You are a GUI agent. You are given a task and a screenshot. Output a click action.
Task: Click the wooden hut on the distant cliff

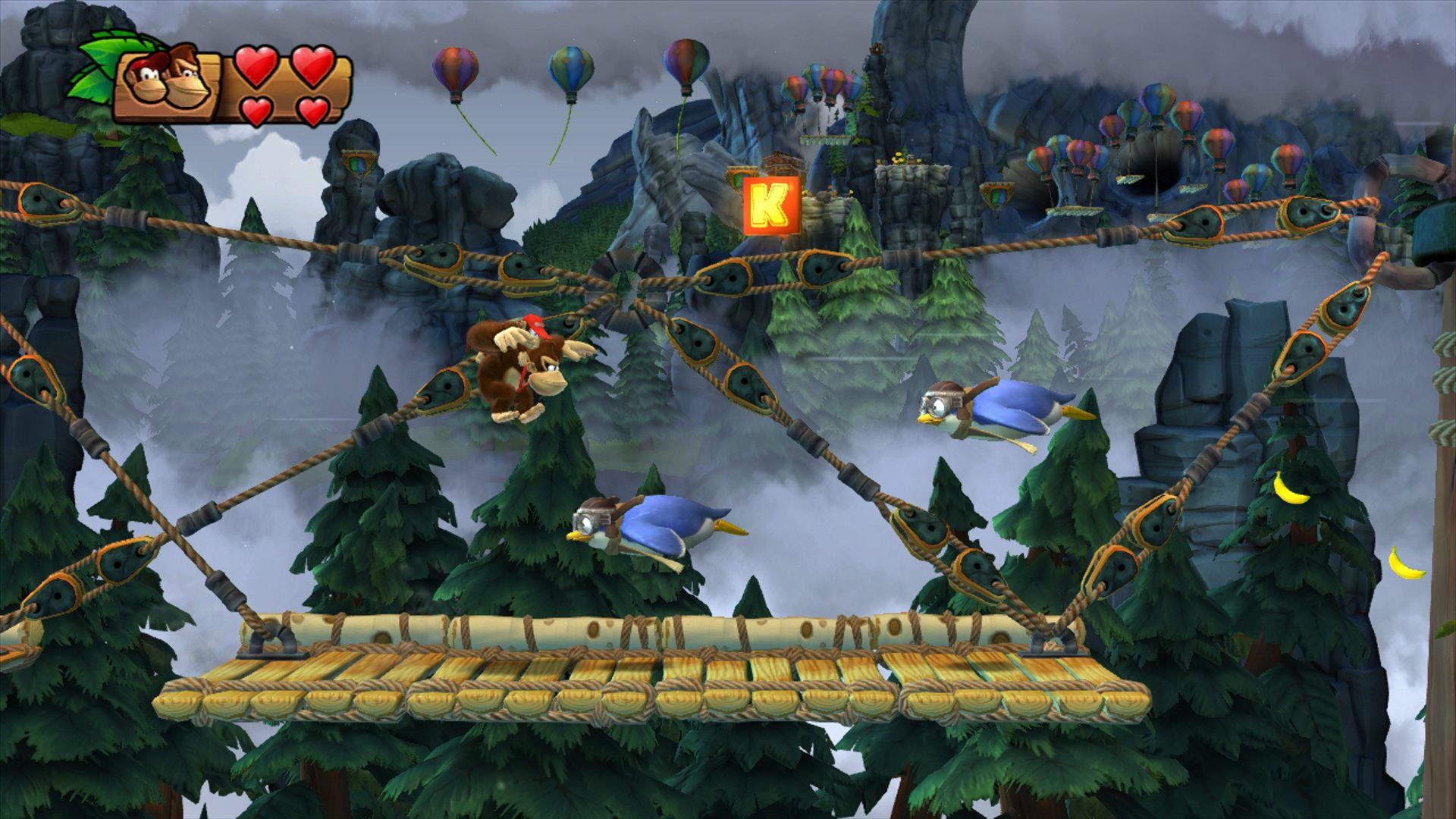[x=781, y=163]
